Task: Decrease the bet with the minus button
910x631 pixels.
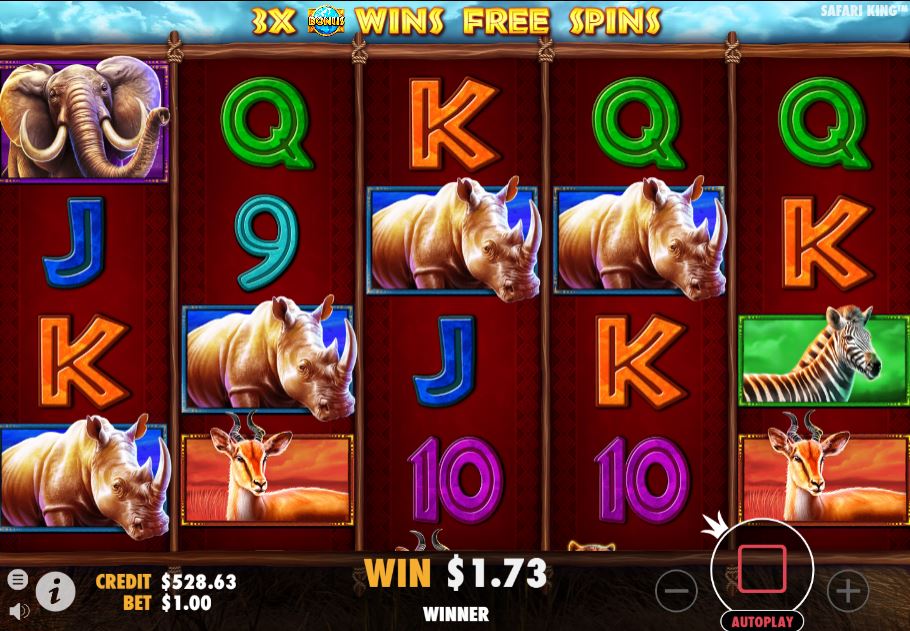Action: point(677,591)
